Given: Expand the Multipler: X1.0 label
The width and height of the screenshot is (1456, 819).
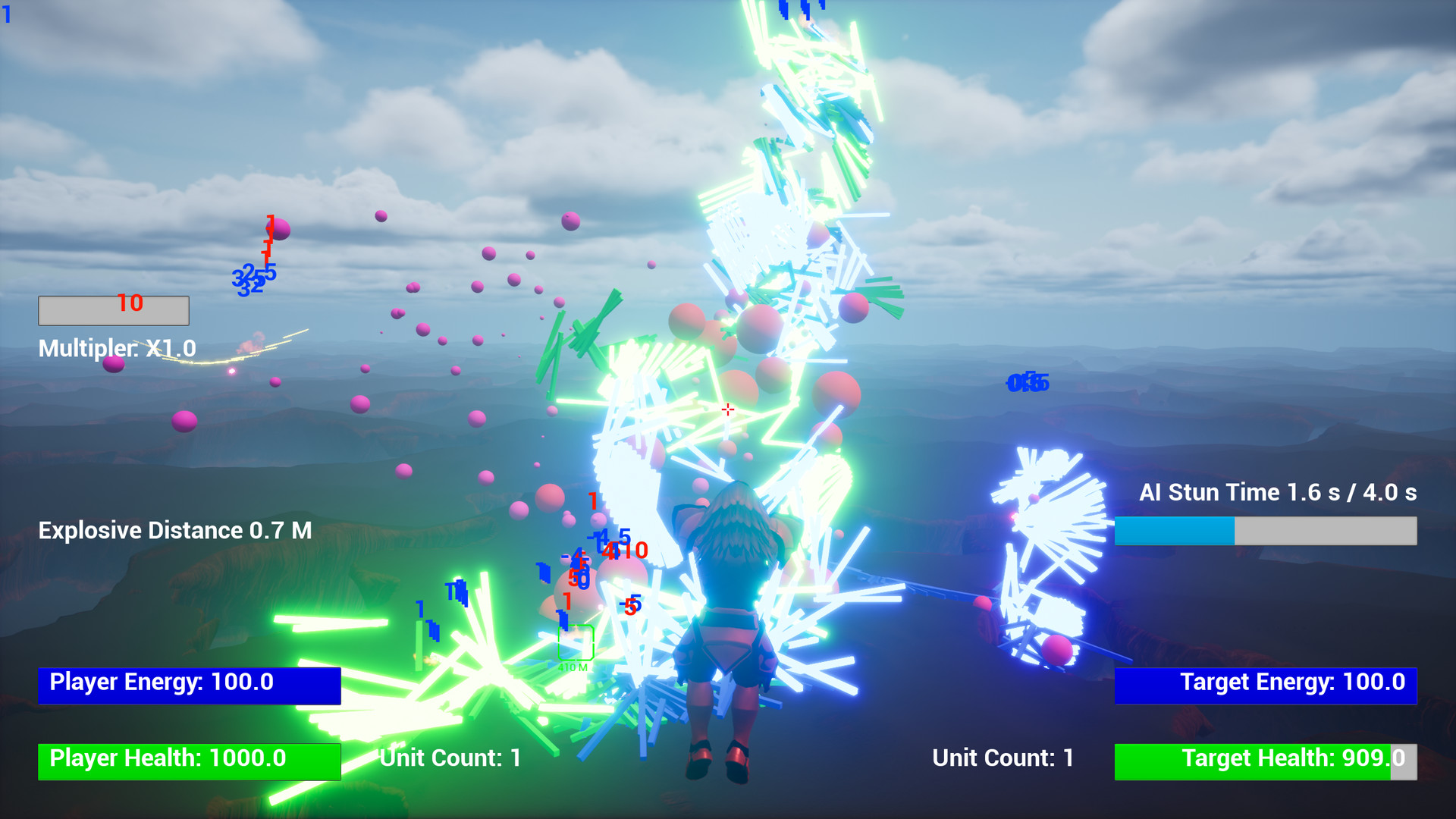Looking at the screenshot, I should coord(118,349).
